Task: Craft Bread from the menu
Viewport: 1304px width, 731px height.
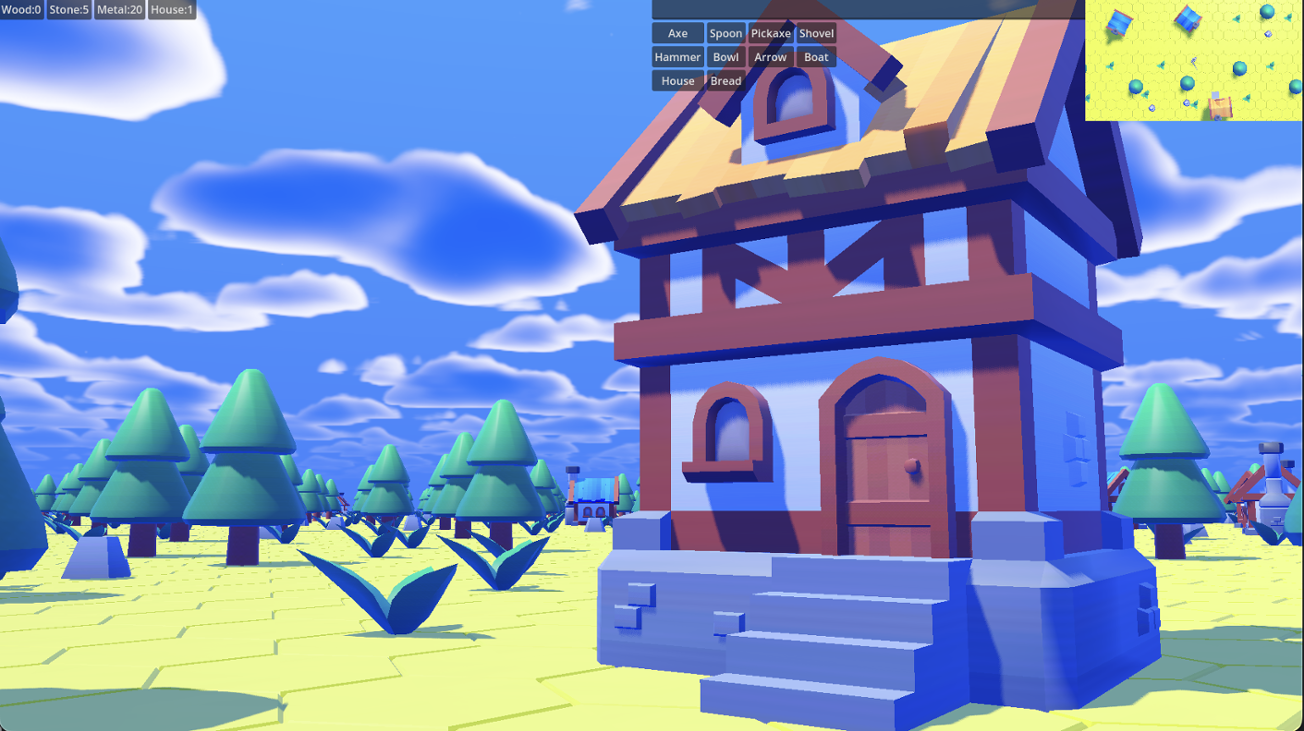Action: click(725, 80)
